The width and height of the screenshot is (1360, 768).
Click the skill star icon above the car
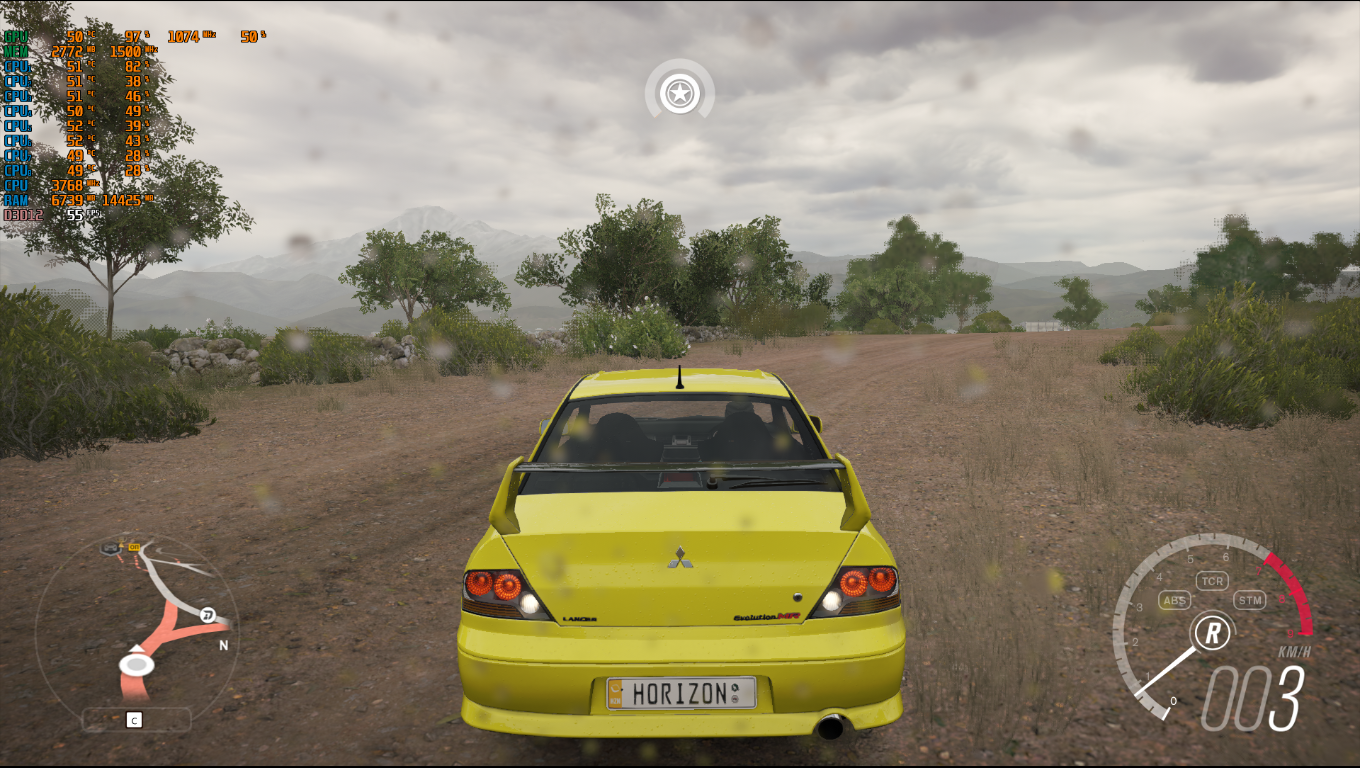point(680,95)
